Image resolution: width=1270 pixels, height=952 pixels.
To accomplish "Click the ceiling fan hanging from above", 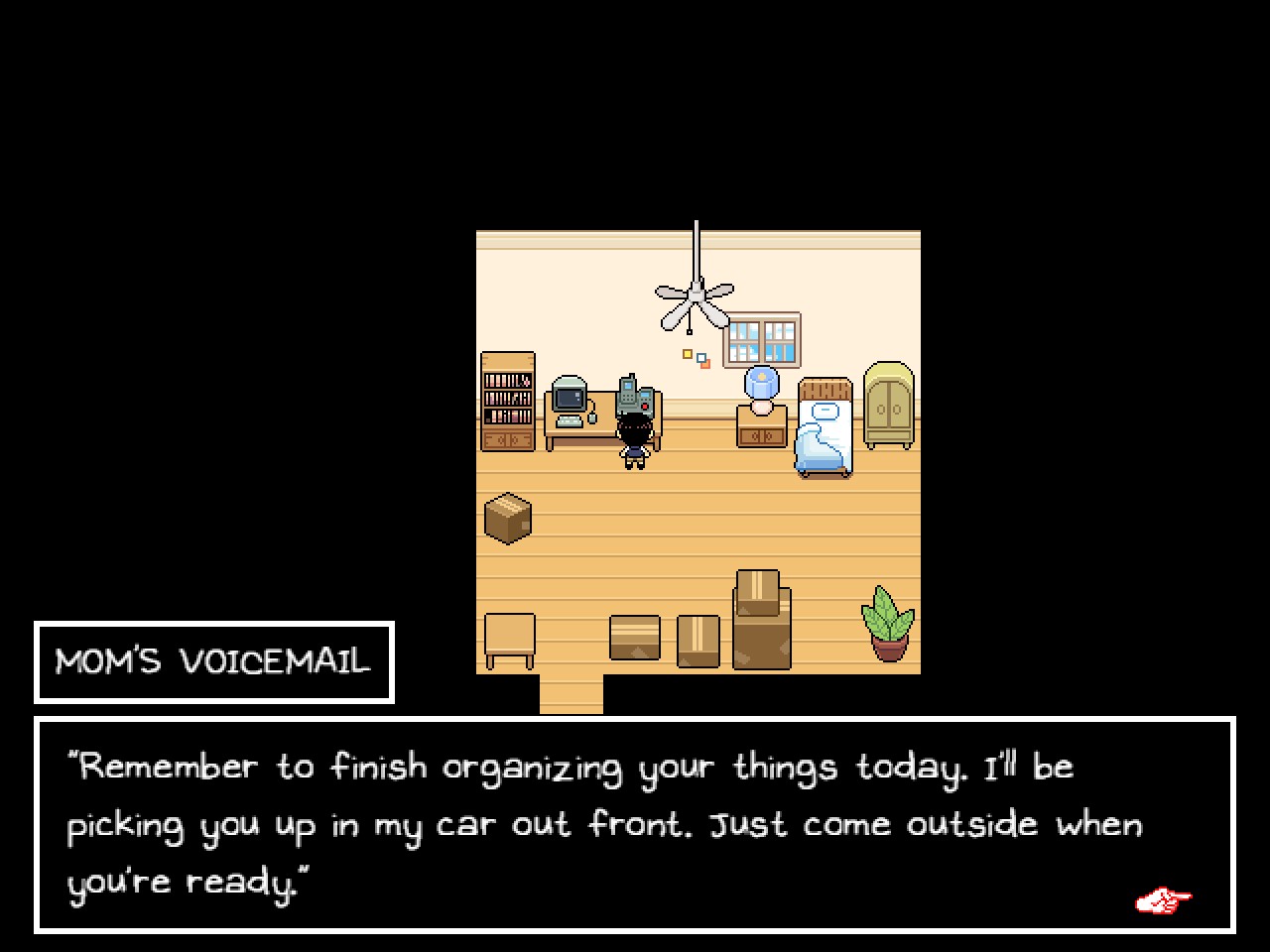I will [x=695, y=293].
